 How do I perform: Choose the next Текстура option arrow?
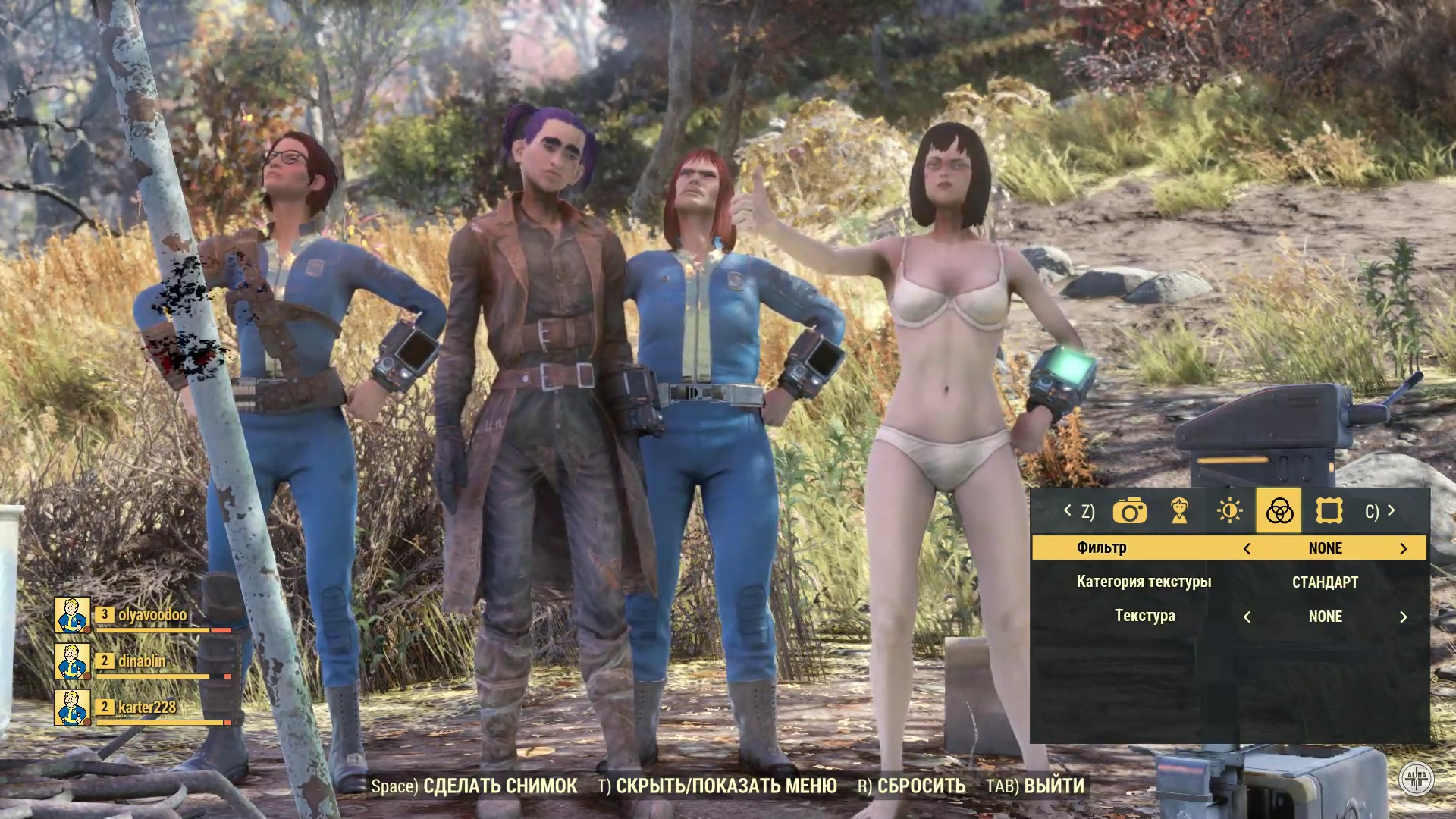(x=1403, y=617)
